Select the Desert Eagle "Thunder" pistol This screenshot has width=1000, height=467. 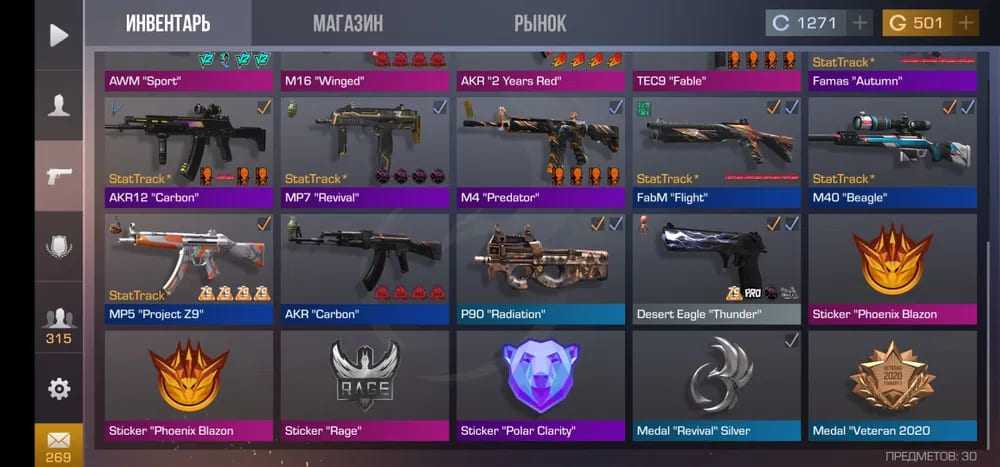click(717, 267)
